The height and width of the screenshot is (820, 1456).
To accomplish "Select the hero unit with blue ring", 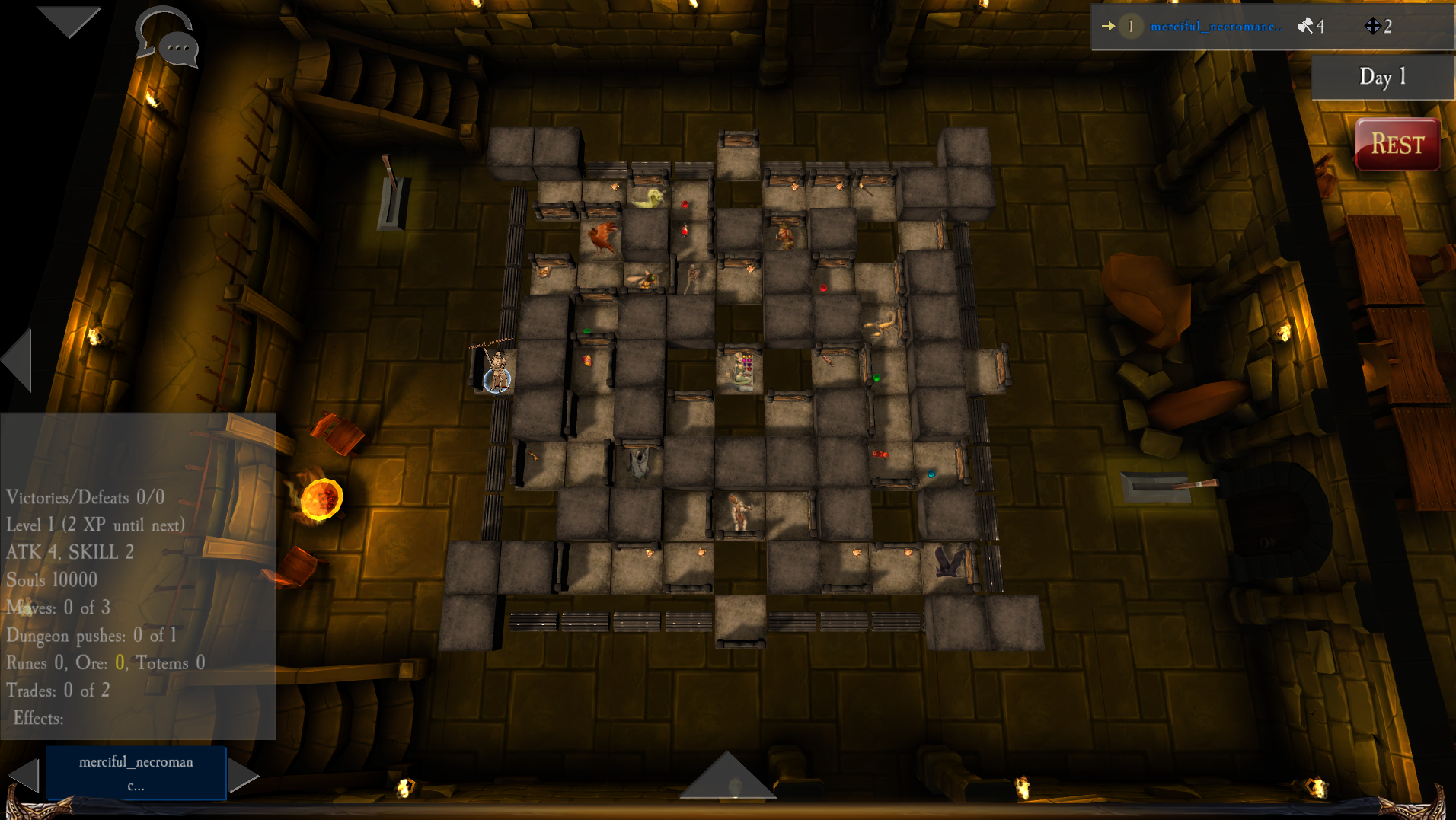I will 497,373.
